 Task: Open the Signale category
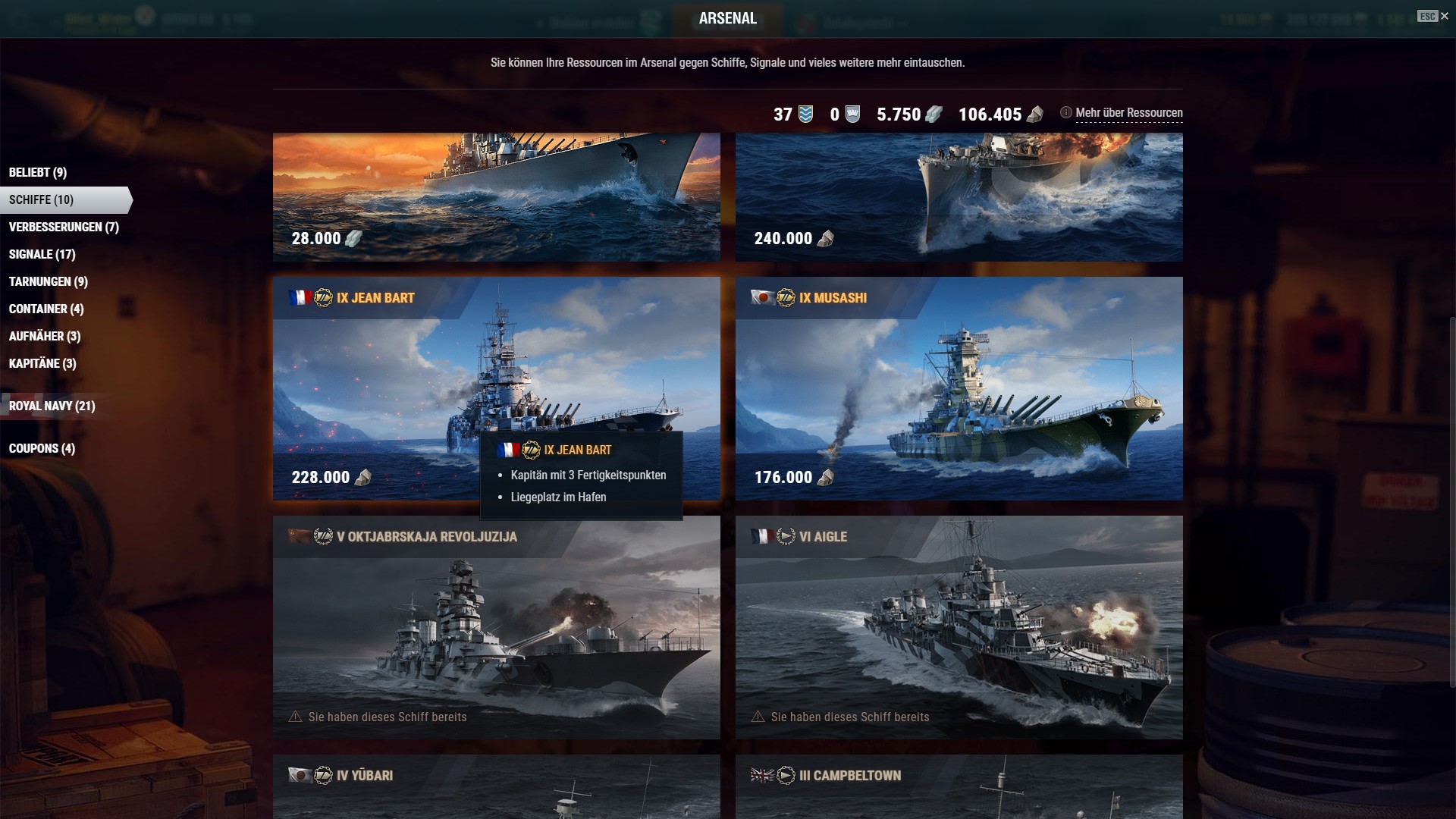tap(41, 254)
